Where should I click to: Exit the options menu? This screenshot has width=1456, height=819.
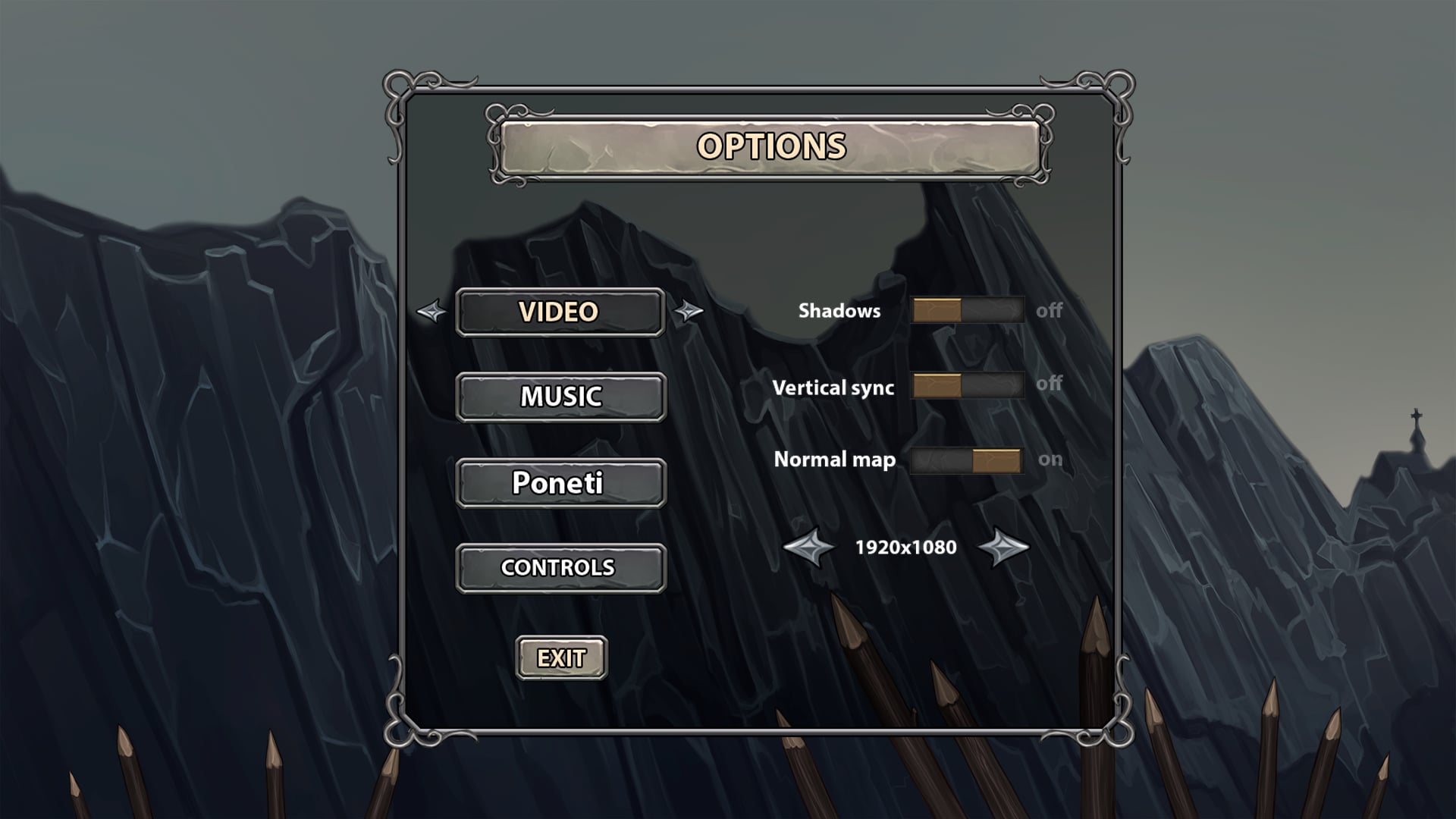pyautogui.click(x=560, y=657)
